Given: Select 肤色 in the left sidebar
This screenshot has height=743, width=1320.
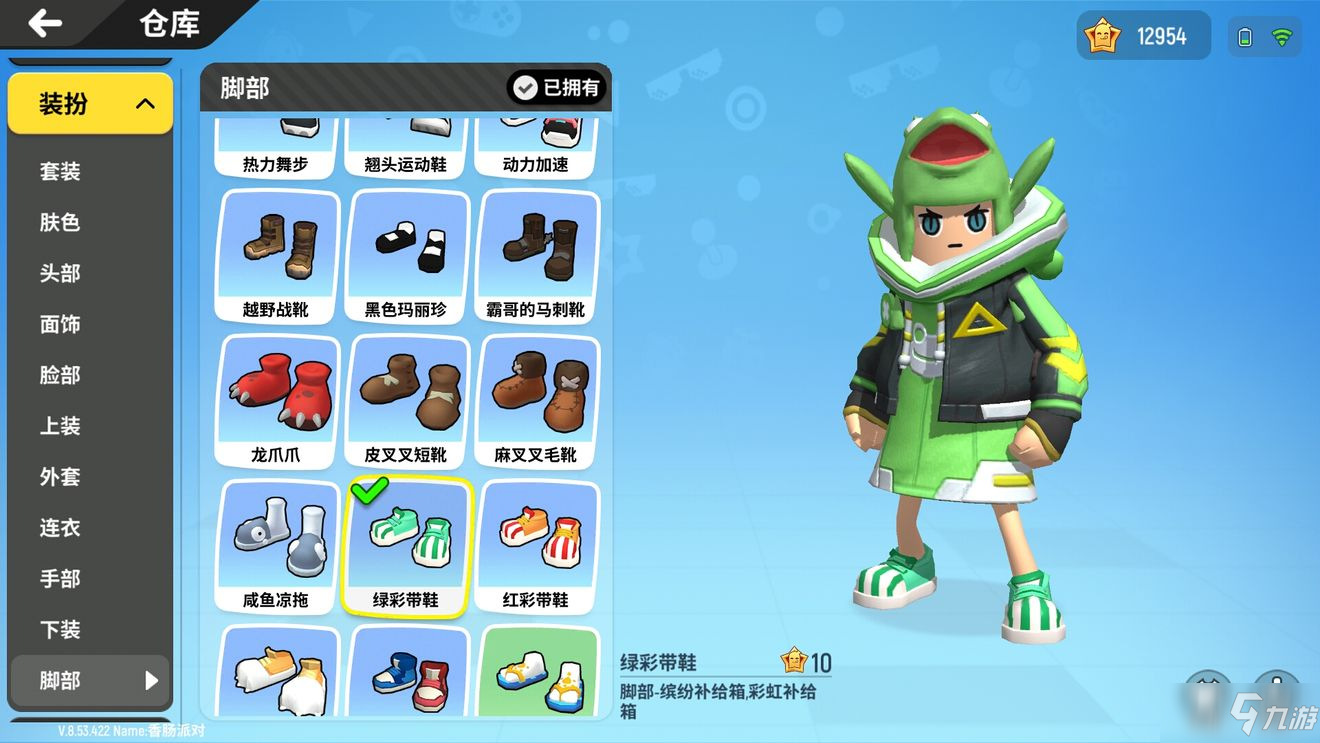Looking at the screenshot, I should tap(58, 222).
